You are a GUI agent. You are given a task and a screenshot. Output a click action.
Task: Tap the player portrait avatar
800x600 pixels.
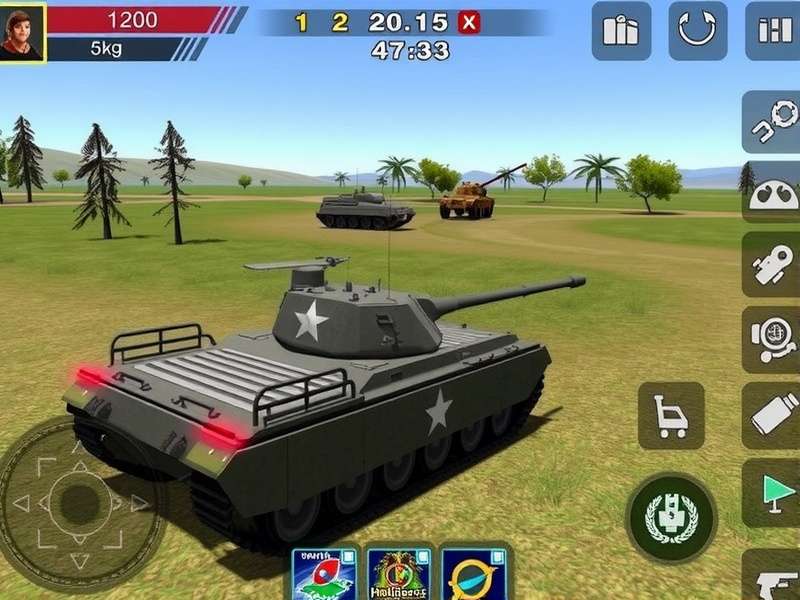(x=22, y=32)
